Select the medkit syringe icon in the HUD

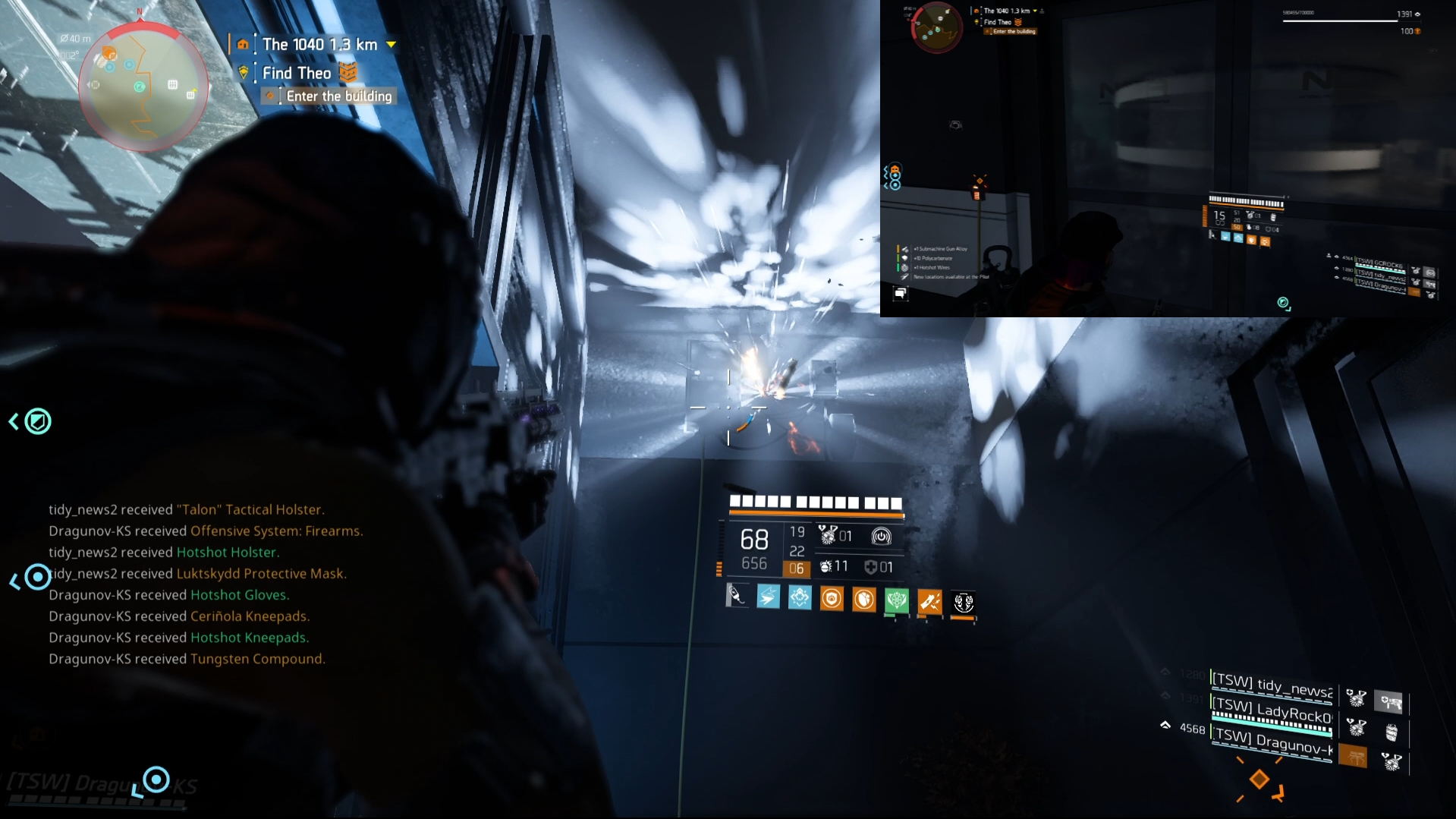click(x=737, y=598)
